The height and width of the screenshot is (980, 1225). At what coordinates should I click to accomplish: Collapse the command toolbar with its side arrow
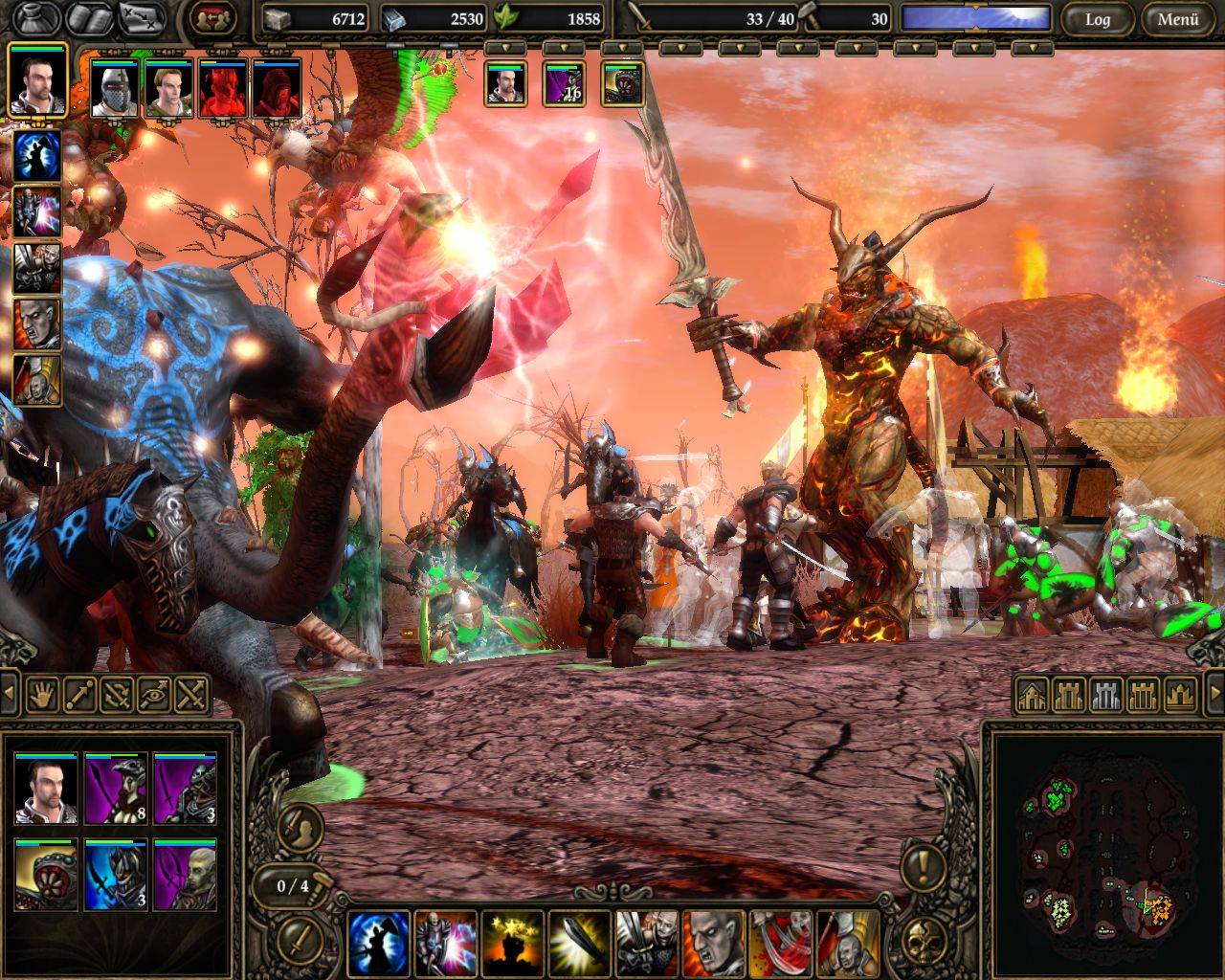[x=10, y=694]
